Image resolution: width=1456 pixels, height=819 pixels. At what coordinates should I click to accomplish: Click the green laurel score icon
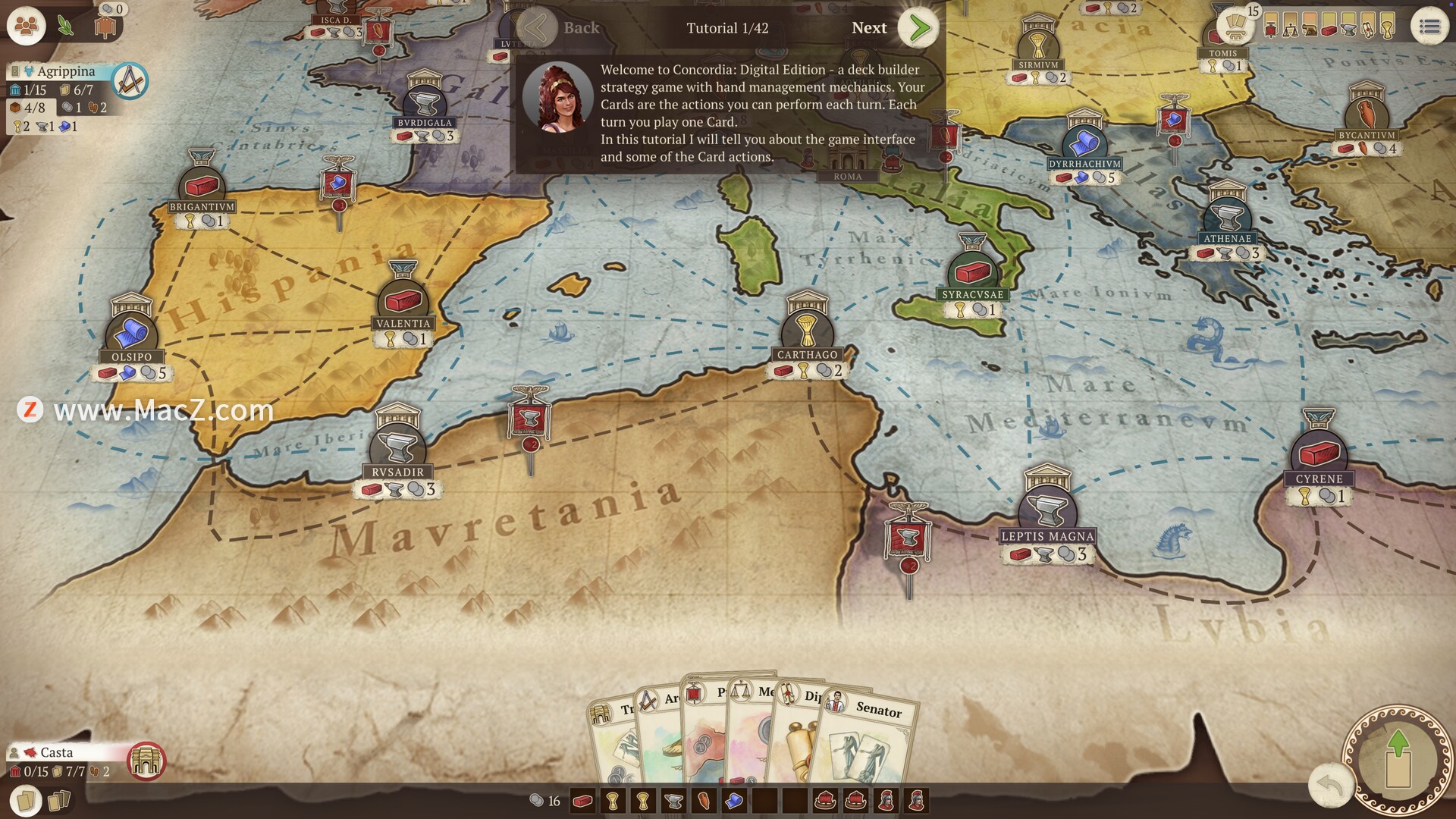[x=66, y=27]
